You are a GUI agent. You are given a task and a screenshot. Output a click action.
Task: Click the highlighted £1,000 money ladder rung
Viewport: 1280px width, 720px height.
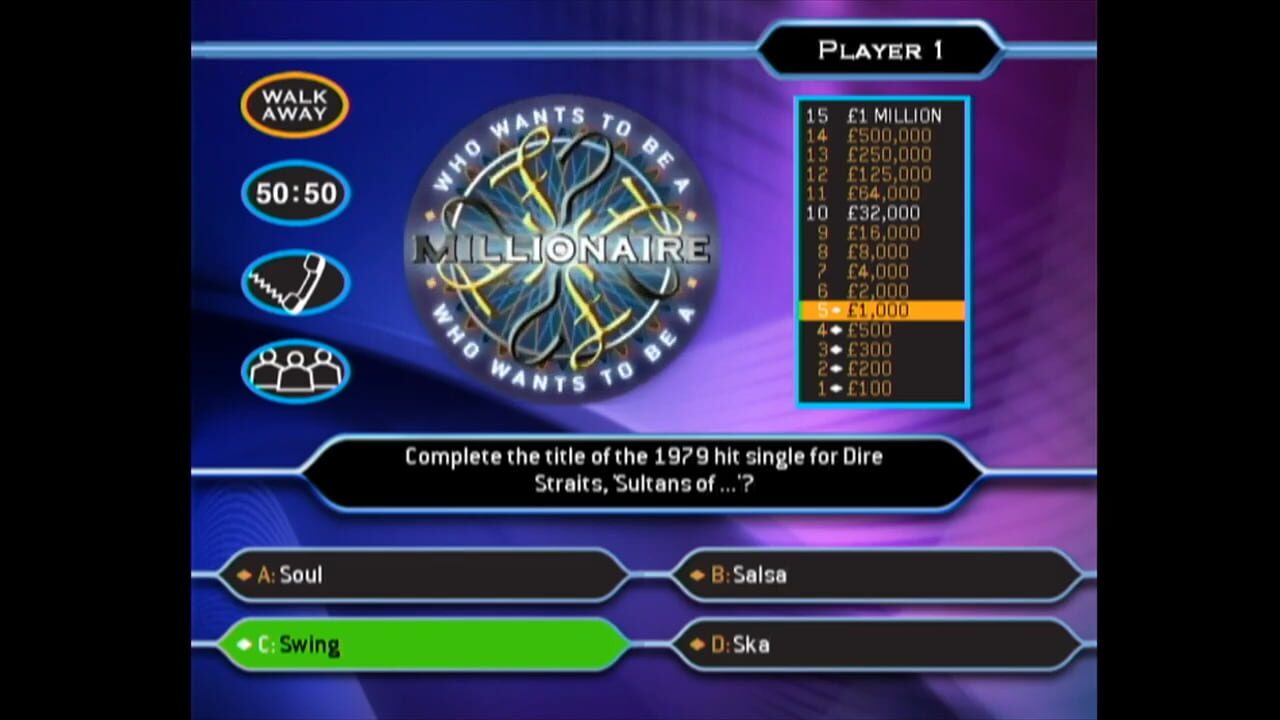tap(884, 310)
